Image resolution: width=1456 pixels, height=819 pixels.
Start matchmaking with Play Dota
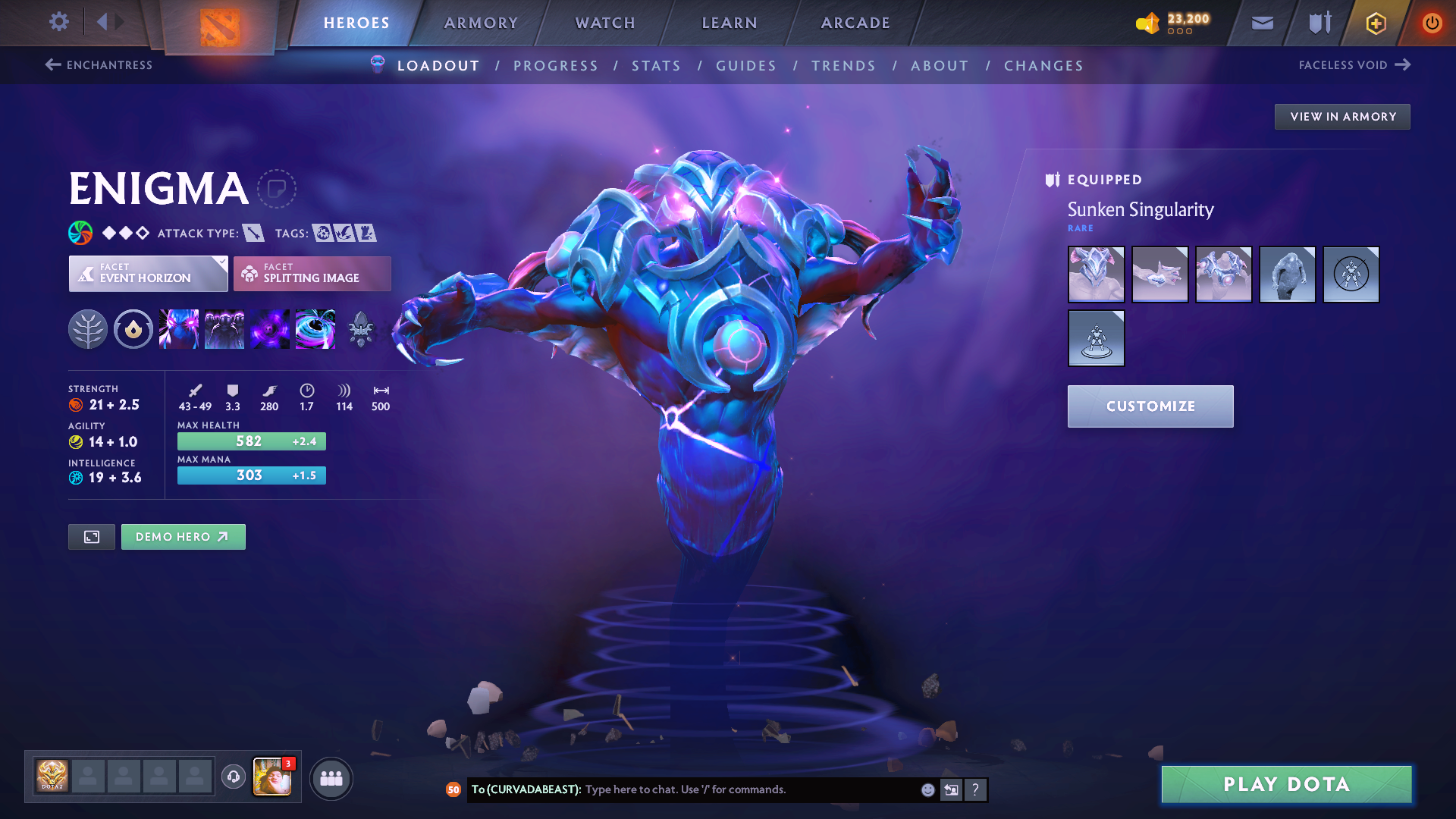(1286, 784)
